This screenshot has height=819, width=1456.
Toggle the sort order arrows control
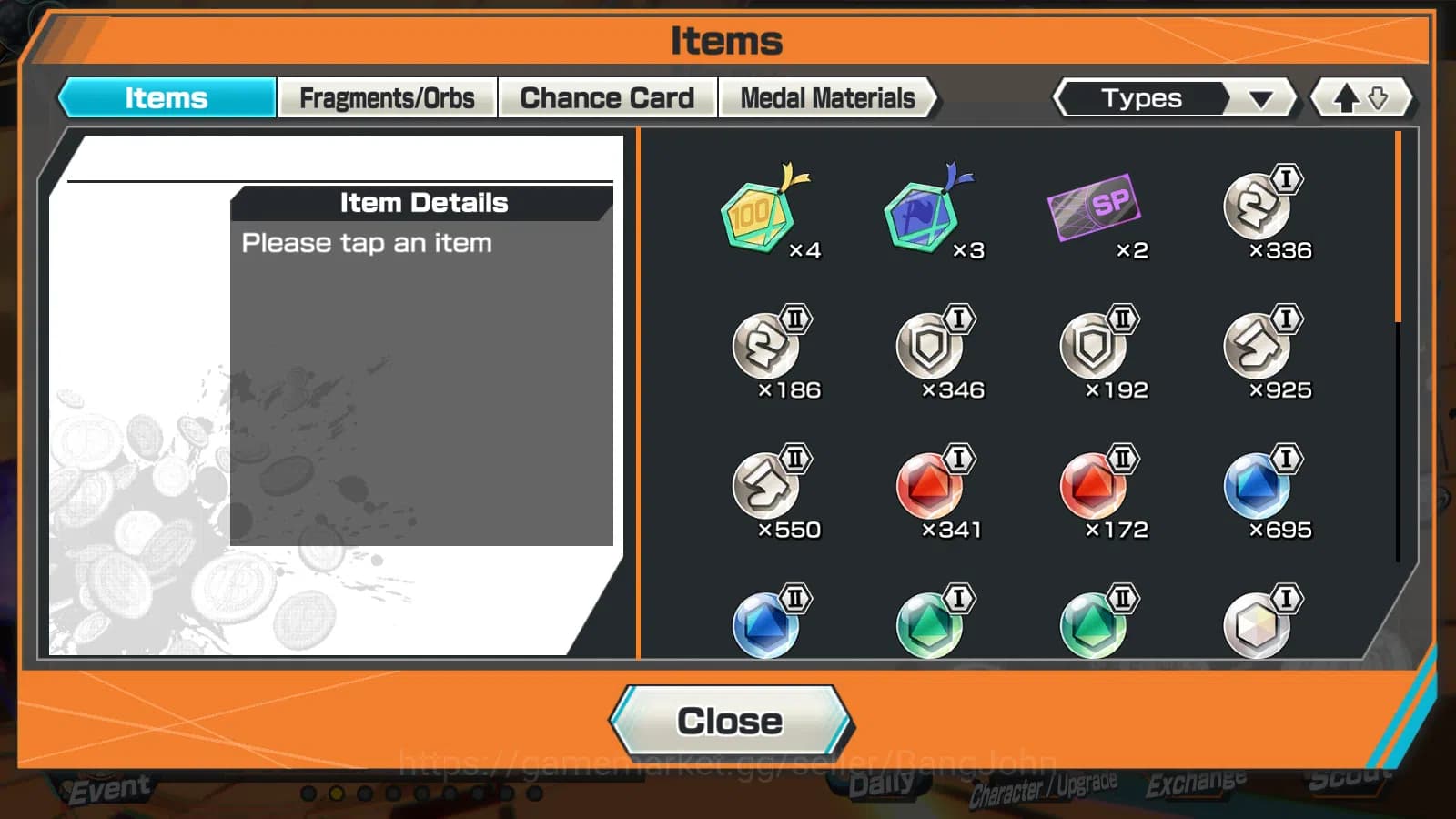coord(1360,97)
